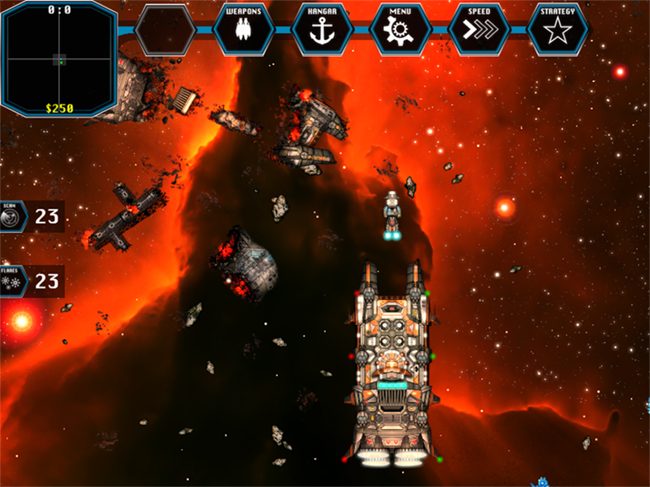The width and height of the screenshot is (650, 487).
Task: Activate the Scan ability
Action: (x=12, y=215)
